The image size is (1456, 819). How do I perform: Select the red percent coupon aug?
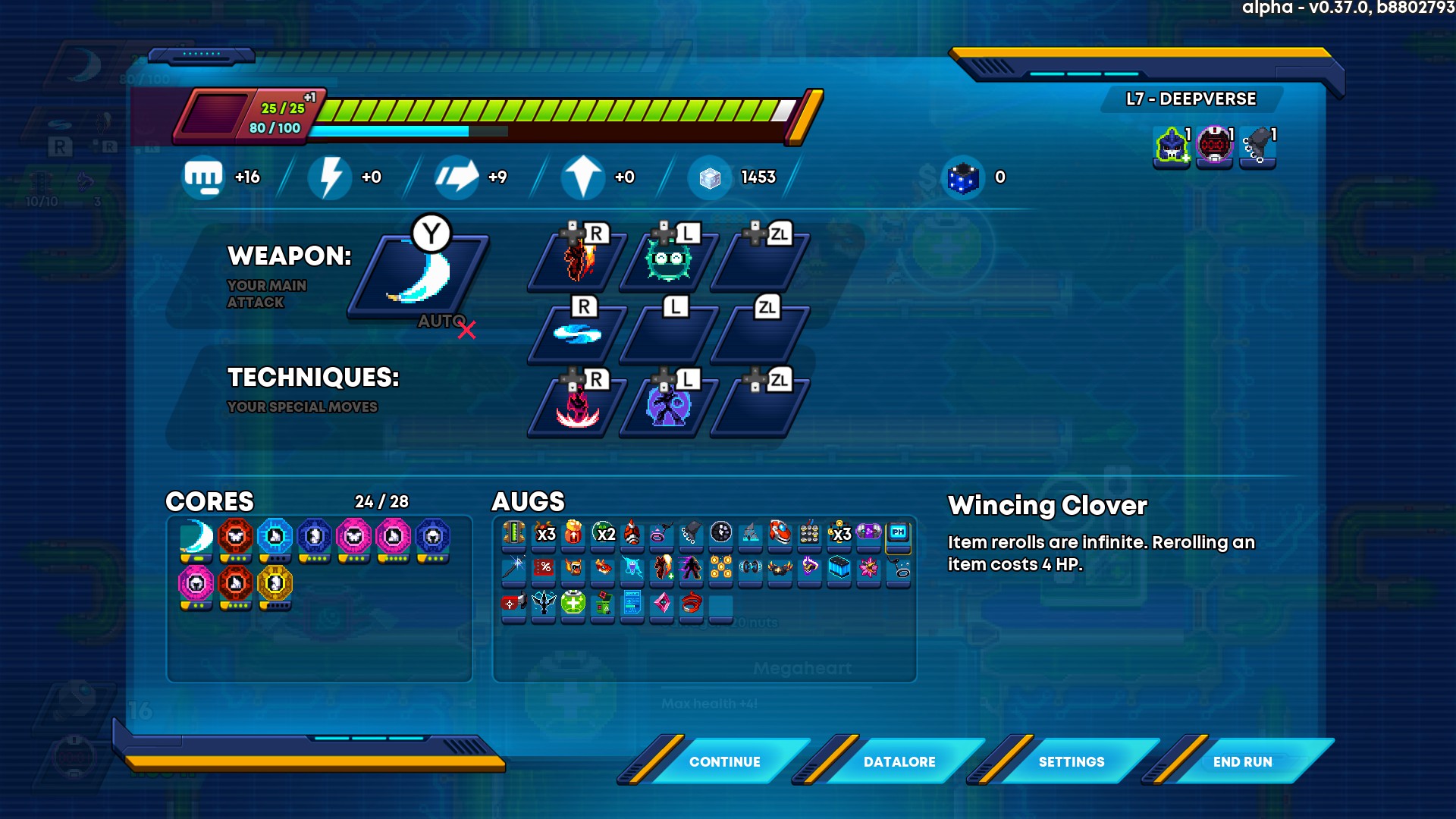click(544, 567)
